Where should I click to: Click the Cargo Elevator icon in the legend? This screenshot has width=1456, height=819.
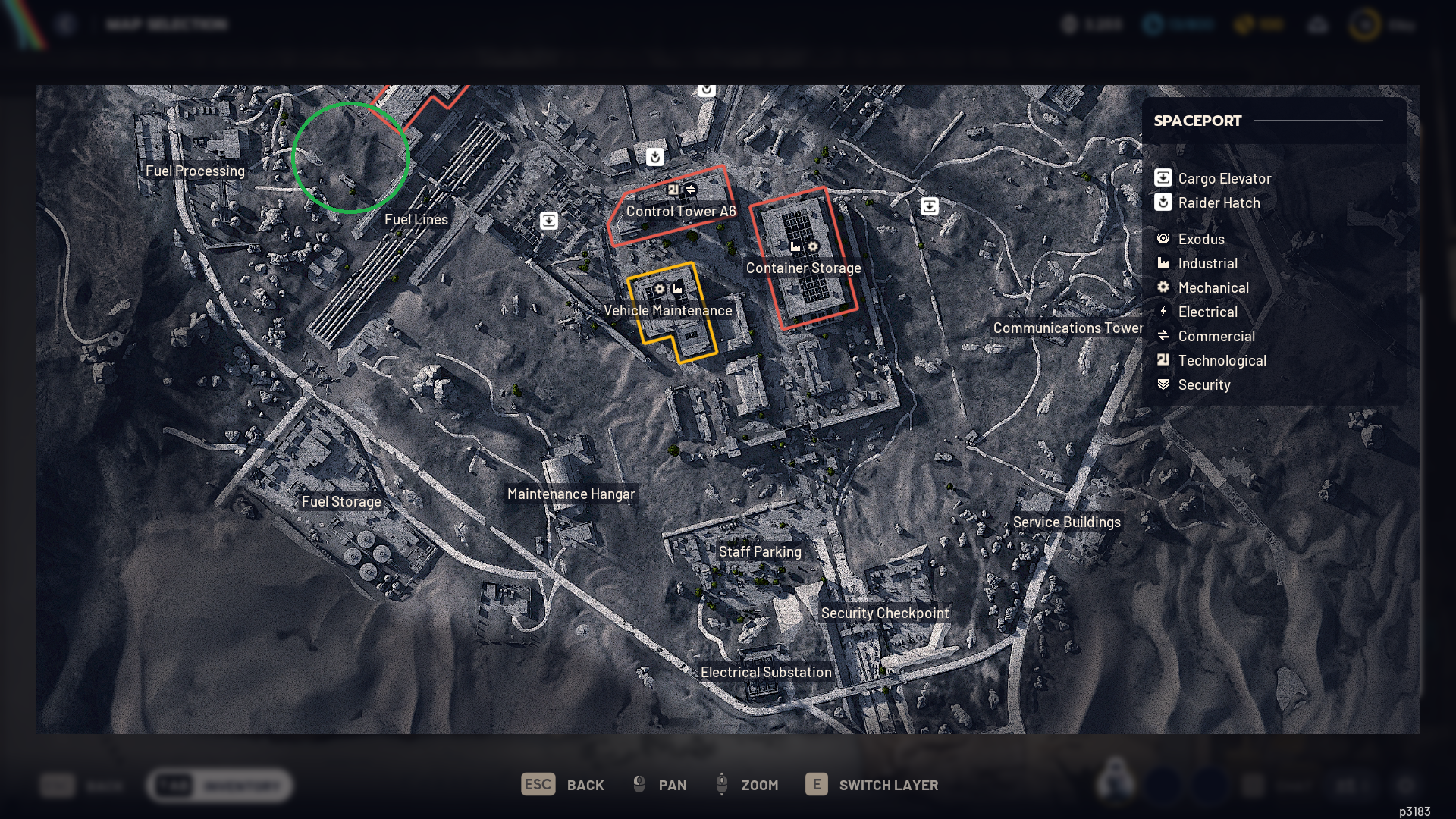coord(1163,178)
